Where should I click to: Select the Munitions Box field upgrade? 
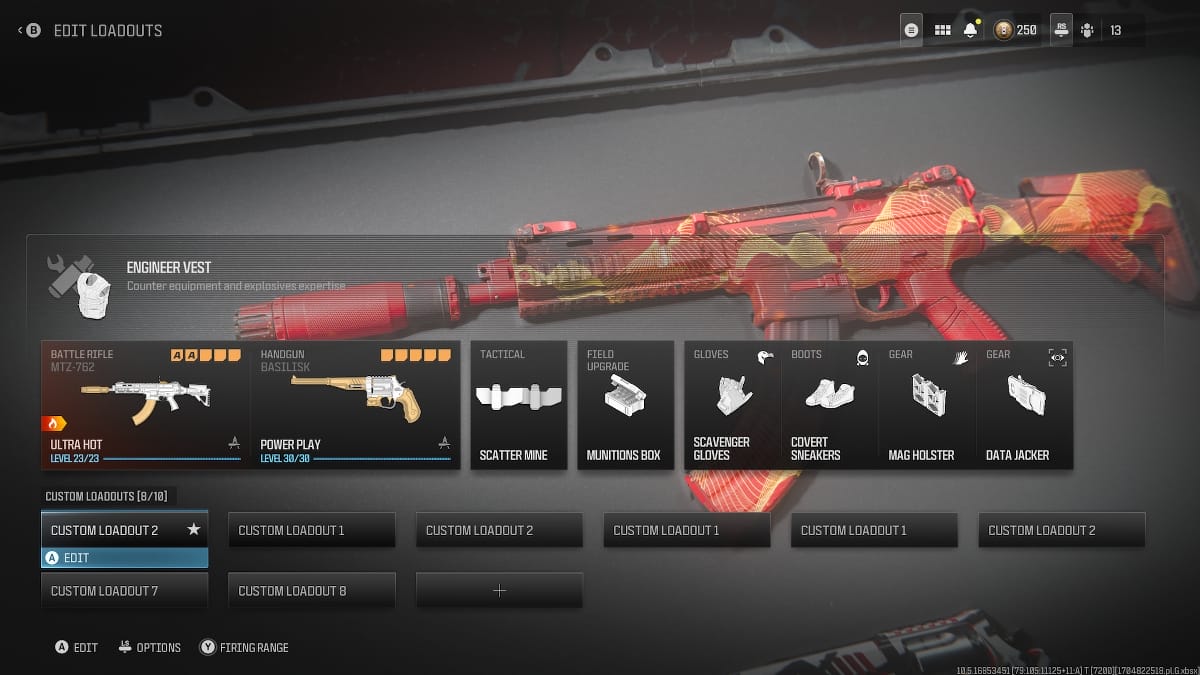[x=625, y=405]
